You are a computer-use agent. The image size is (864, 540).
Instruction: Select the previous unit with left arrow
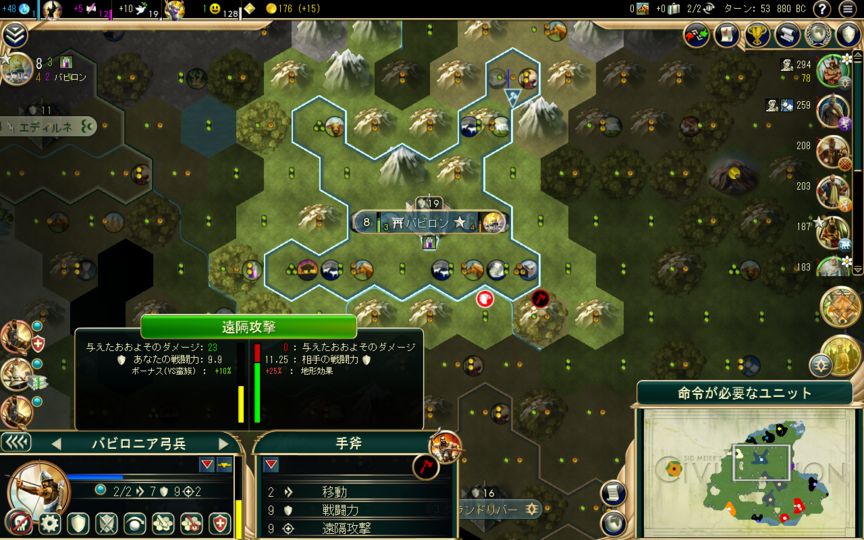(57, 443)
